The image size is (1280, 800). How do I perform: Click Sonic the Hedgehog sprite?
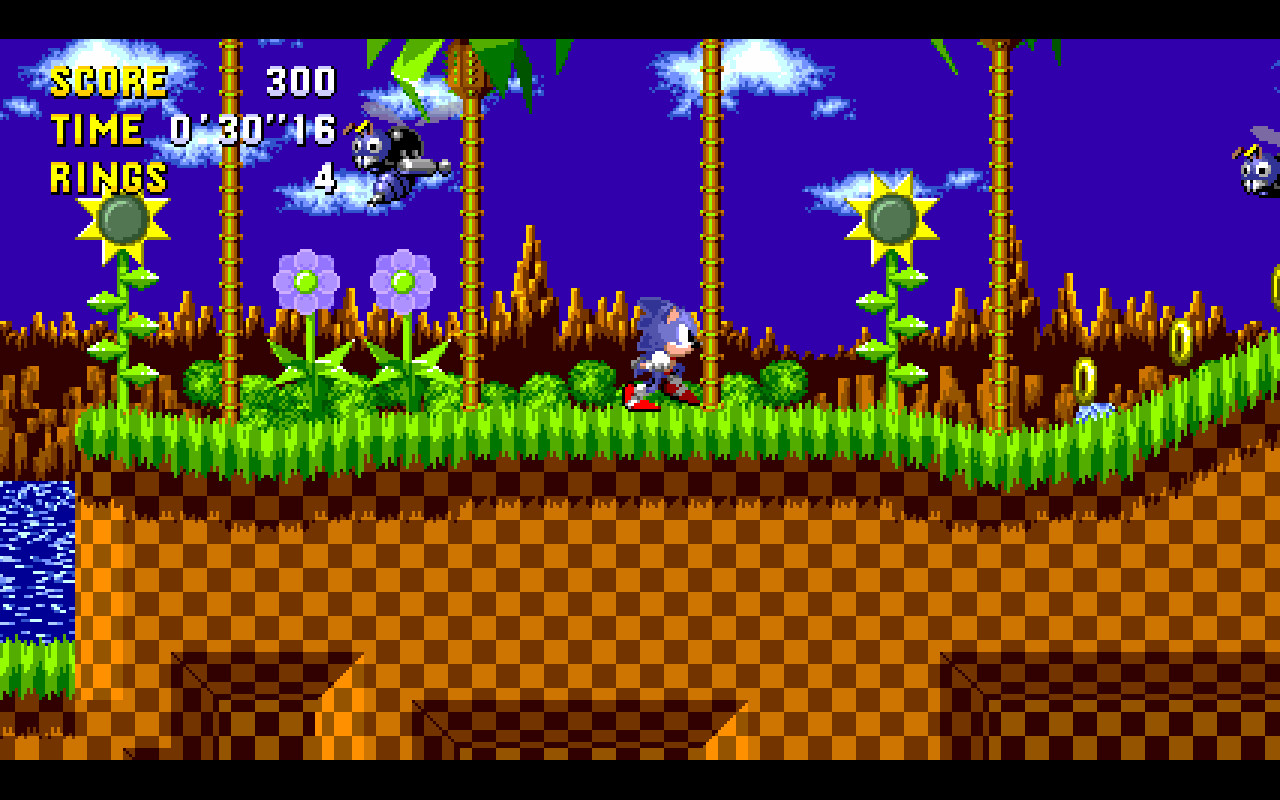(660, 350)
